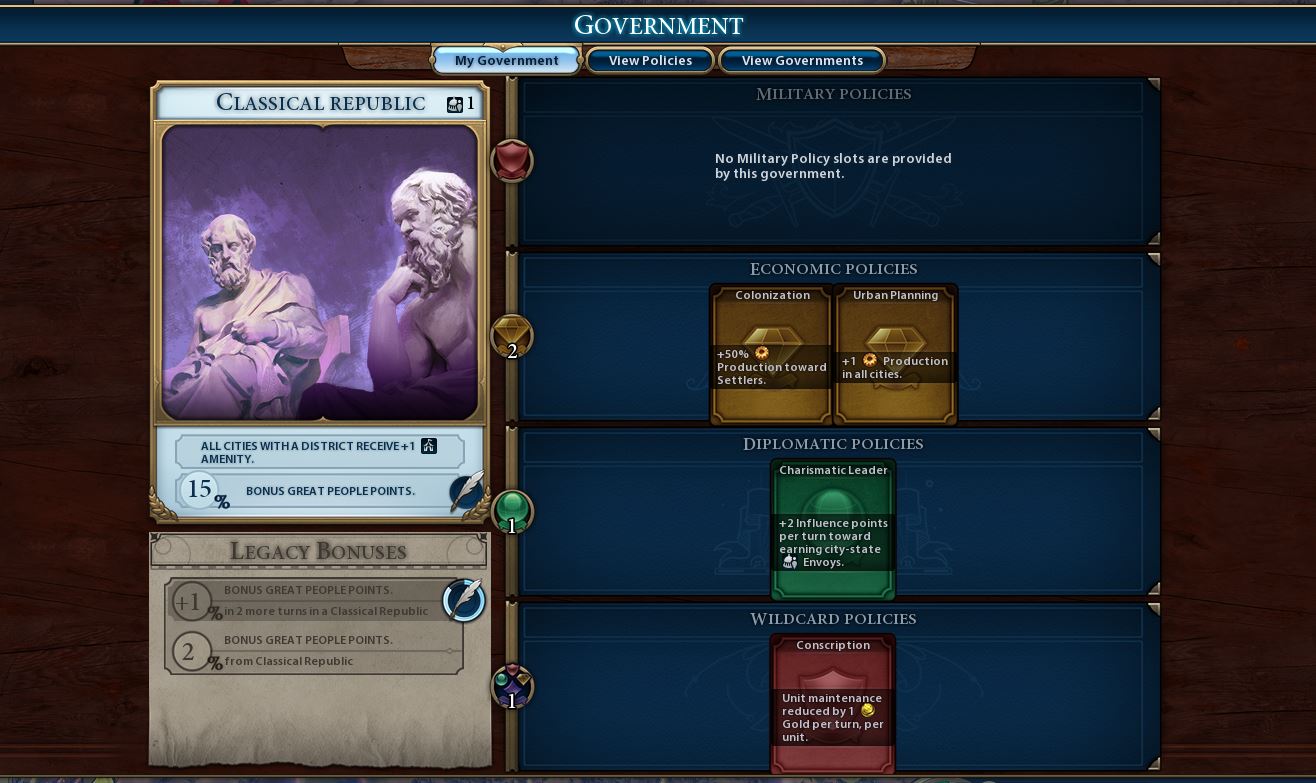The image size is (1316, 783).
Task: Switch to the My Government tab
Action: point(506,61)
